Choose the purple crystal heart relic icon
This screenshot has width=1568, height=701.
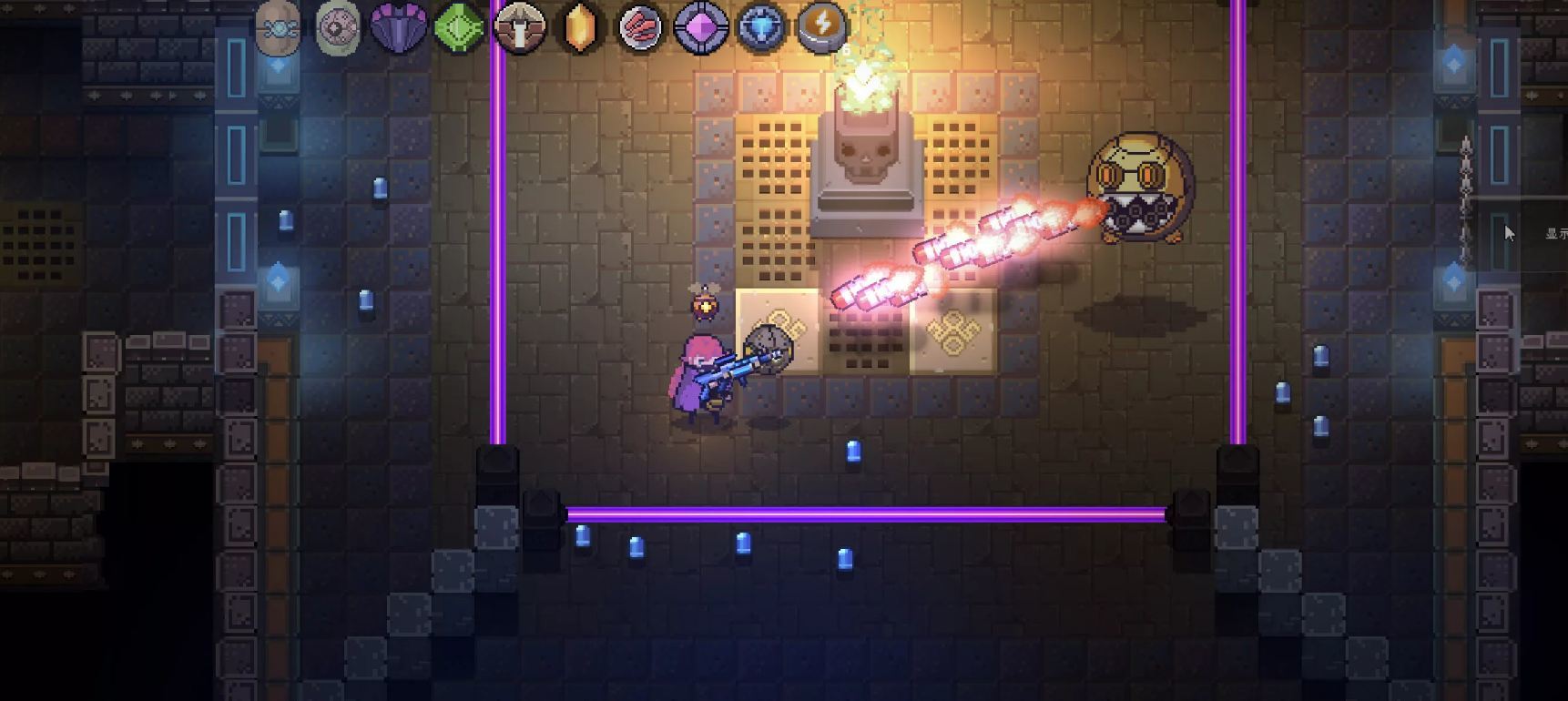398,28
